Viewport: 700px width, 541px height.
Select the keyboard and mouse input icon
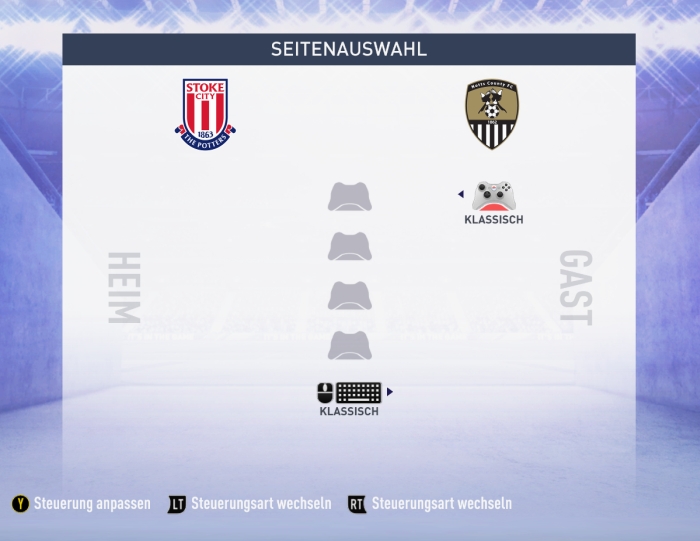349,393
